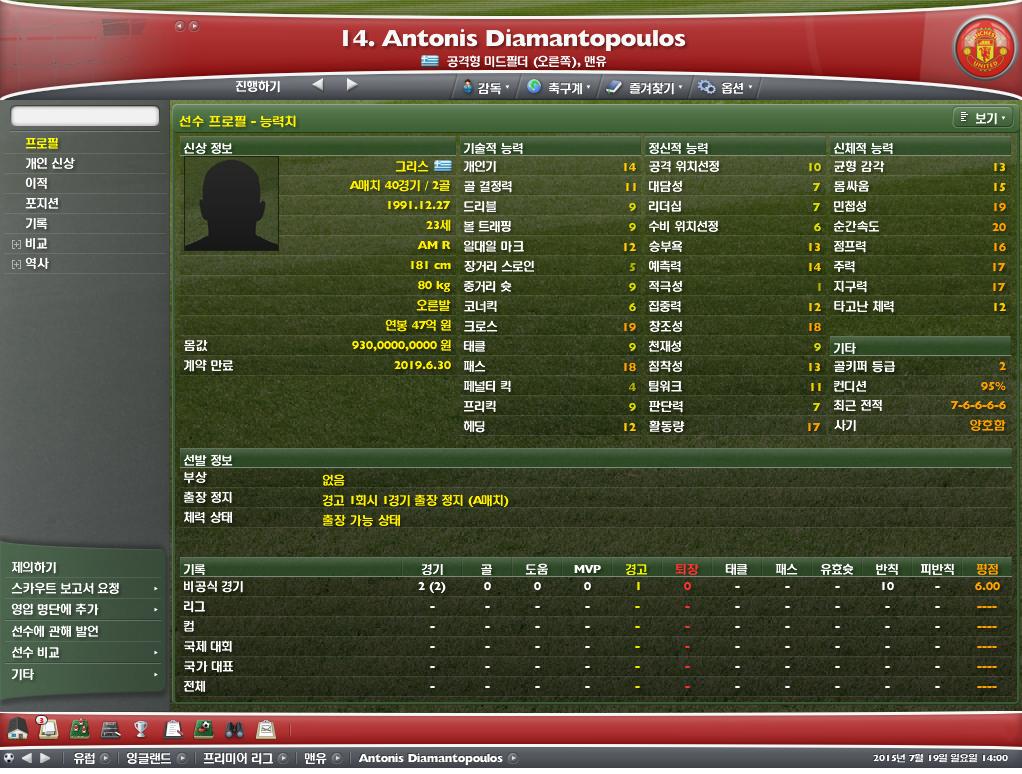Open the 보기 view dropdown
This screenshot has width=1022, height=774.
click(x=983, y=118)
